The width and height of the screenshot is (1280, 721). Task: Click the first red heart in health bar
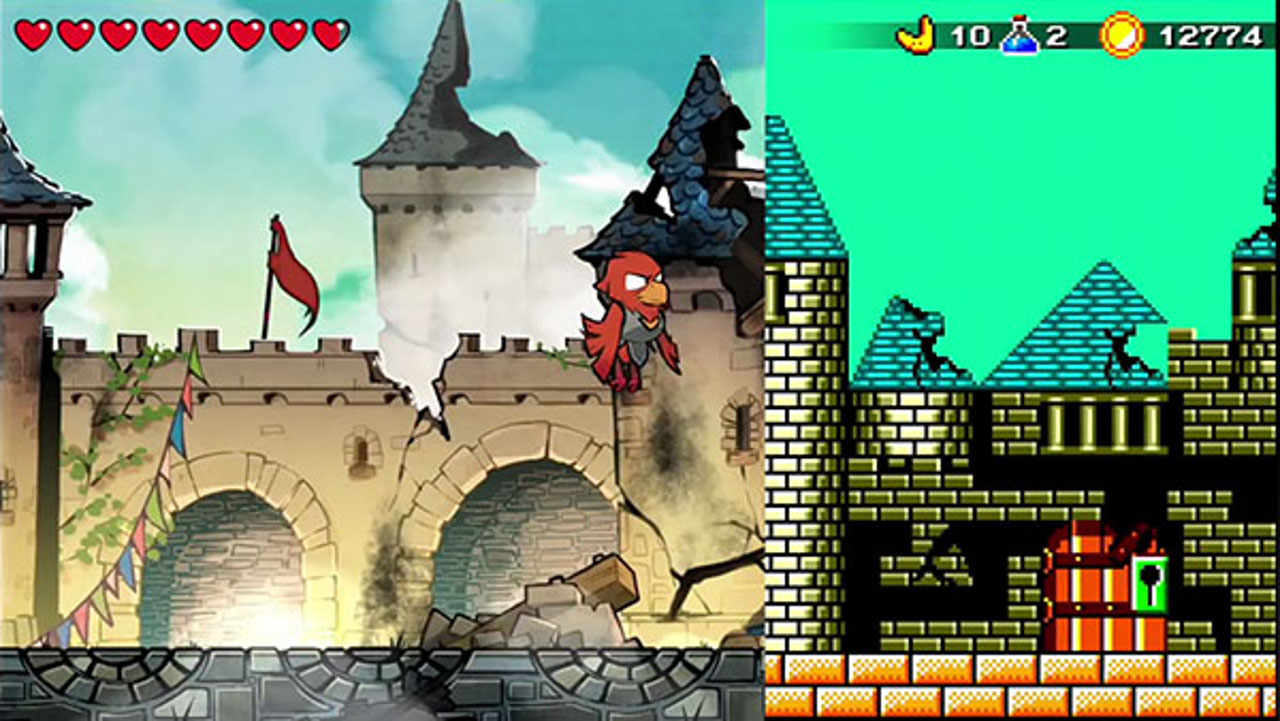click(35, 31)
